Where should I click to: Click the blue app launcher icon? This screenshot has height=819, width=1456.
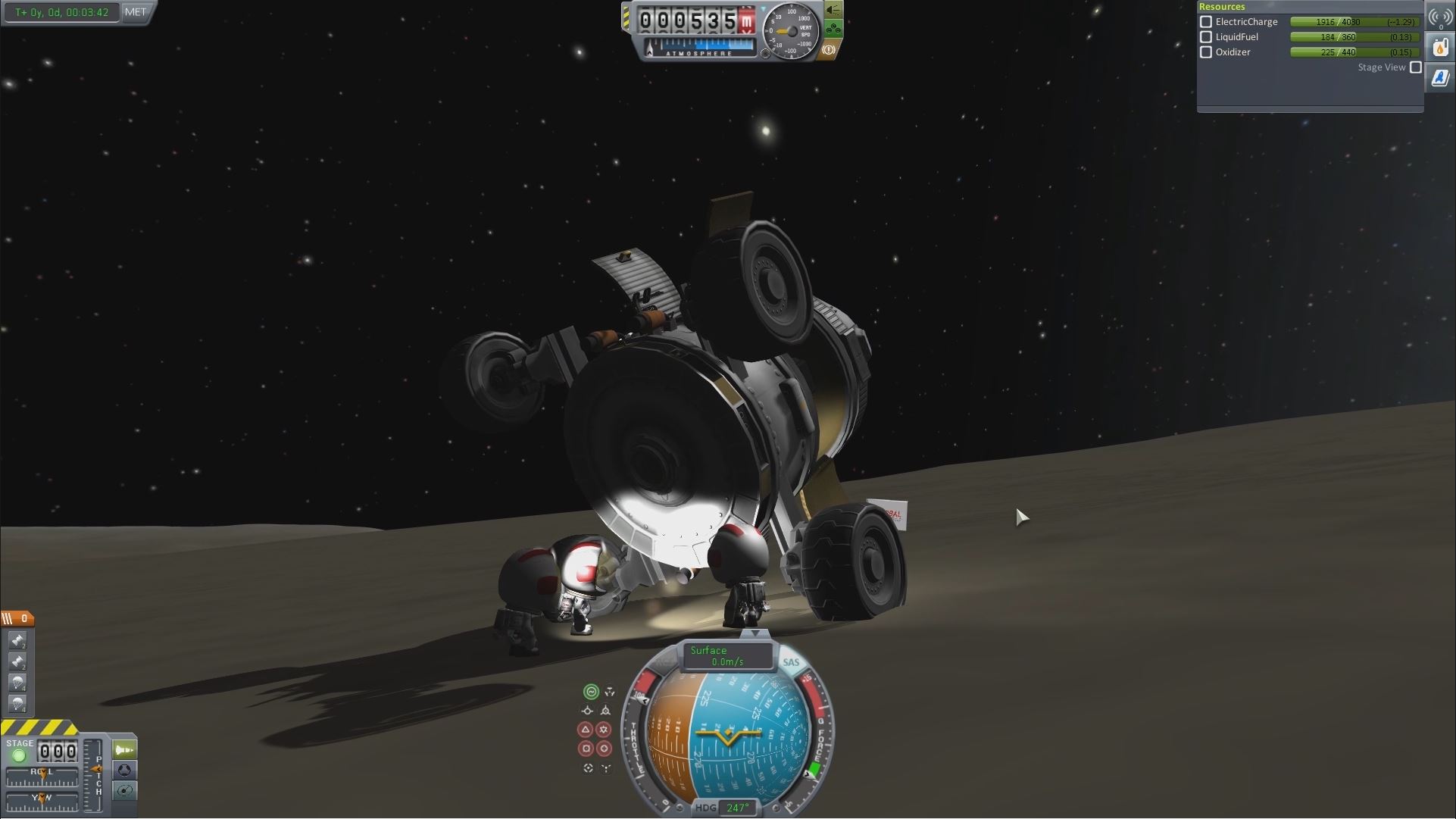tap(1440, 77)
